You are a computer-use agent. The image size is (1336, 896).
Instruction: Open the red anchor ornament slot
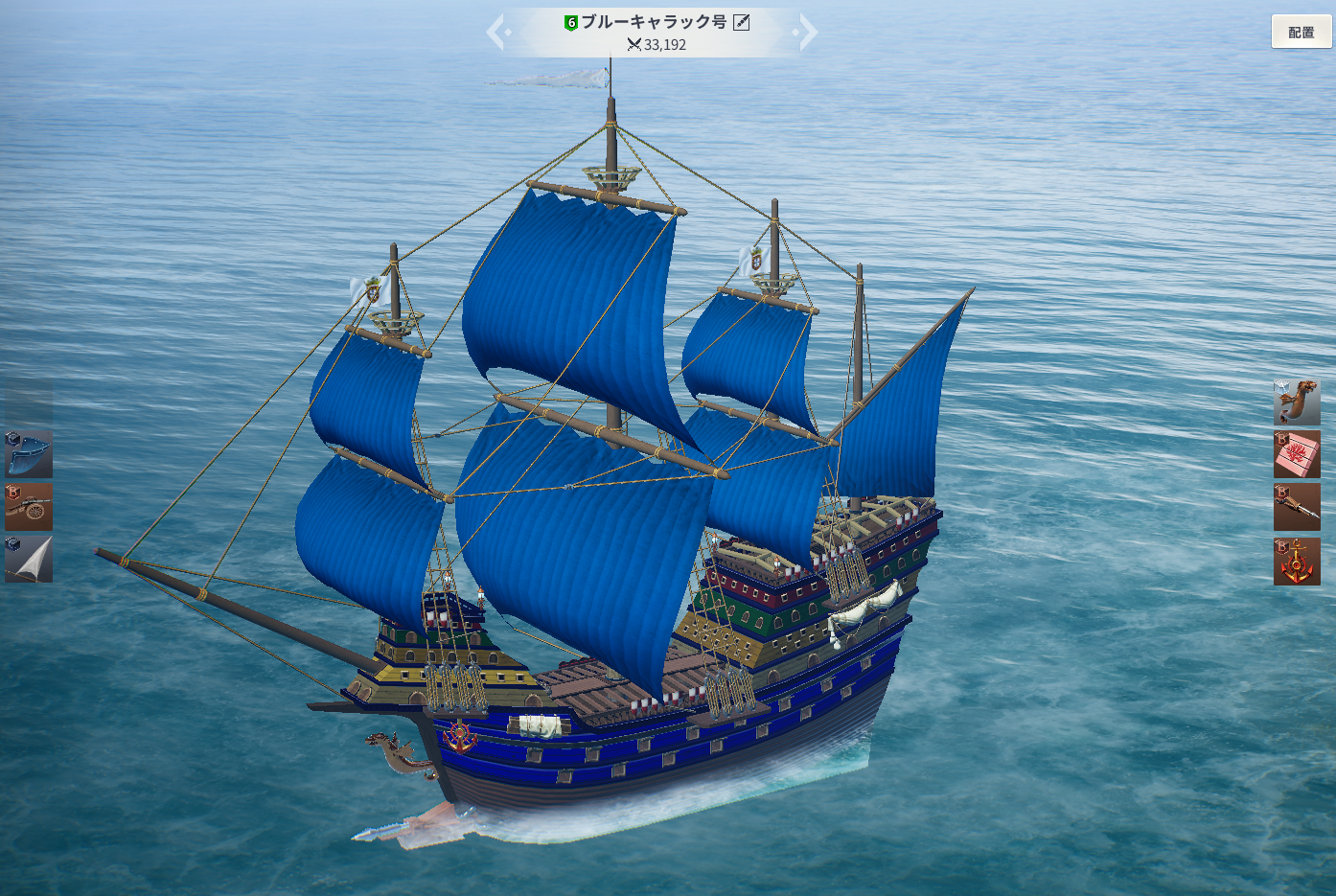coord(1297,561)
